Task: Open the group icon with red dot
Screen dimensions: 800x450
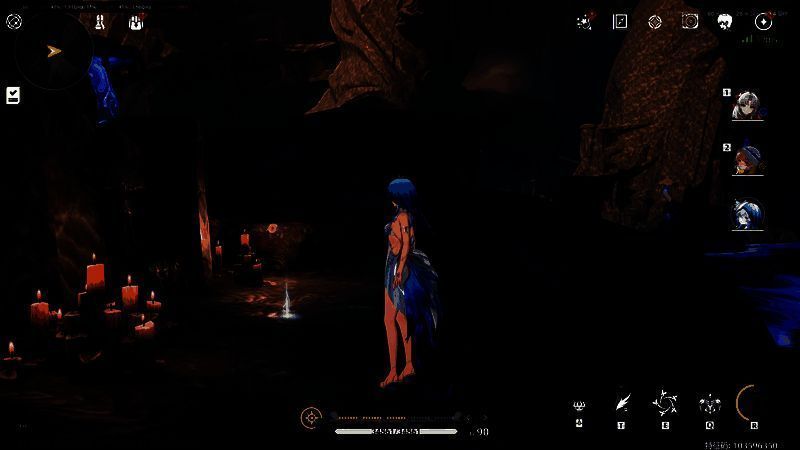Action: (x=136, y=21)
